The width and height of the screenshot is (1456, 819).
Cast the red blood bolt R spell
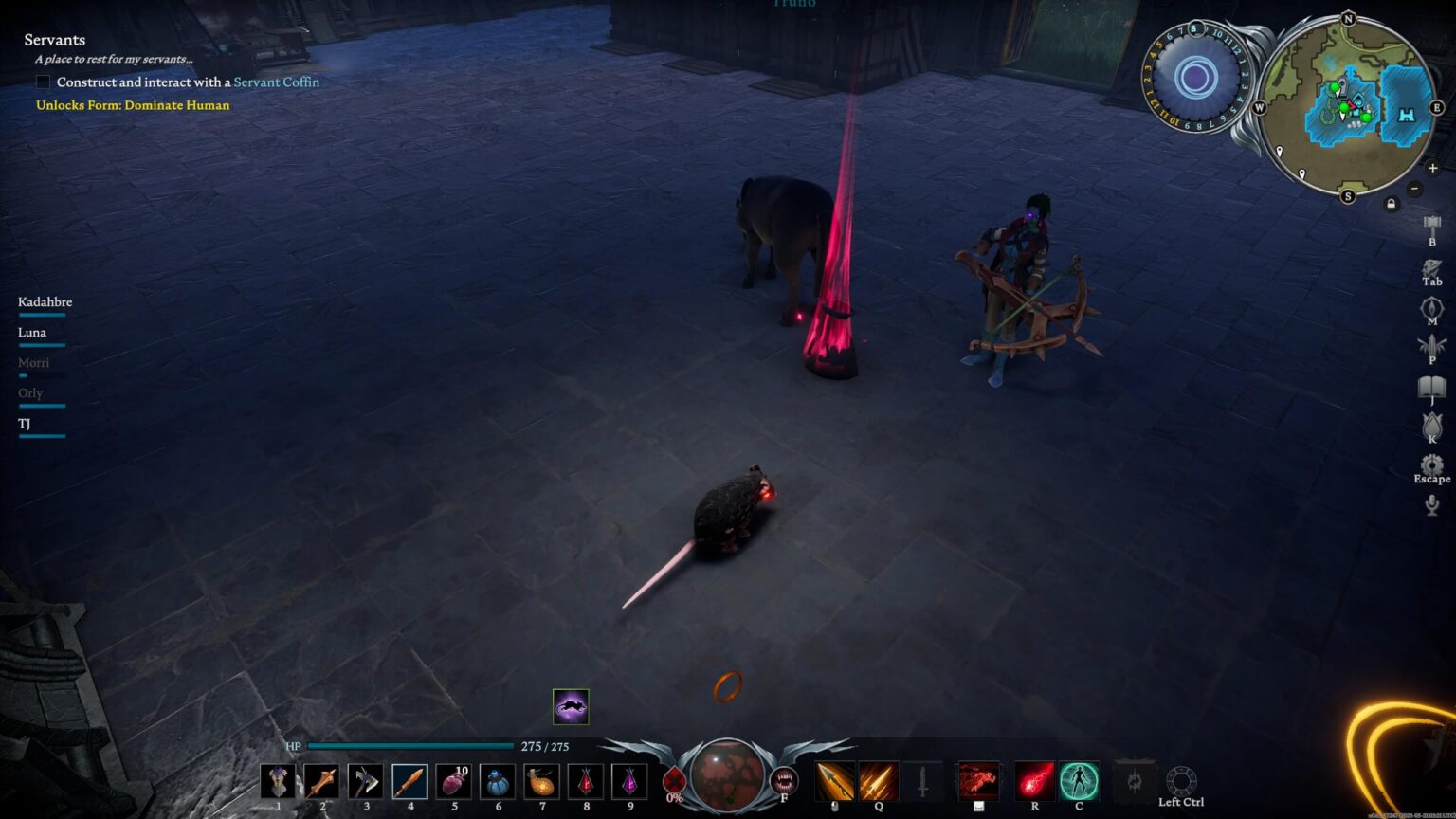click(1034, 781)
